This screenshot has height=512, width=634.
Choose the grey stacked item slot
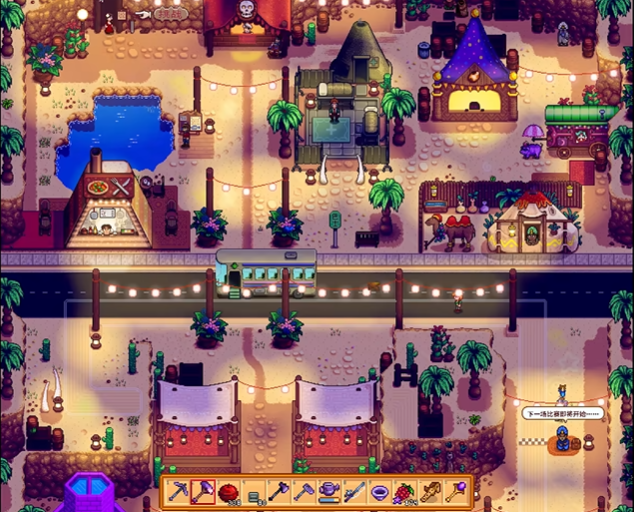point(254,492)
